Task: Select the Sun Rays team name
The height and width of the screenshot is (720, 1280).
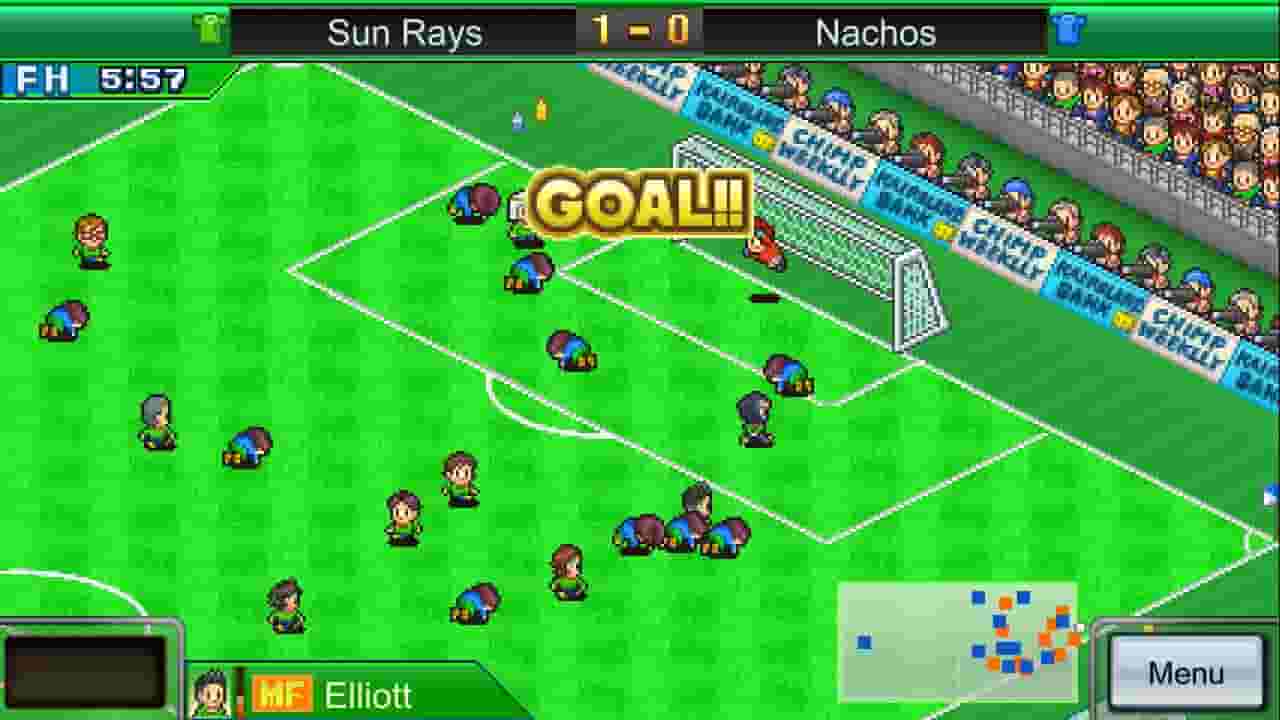Action: point(405,31)
